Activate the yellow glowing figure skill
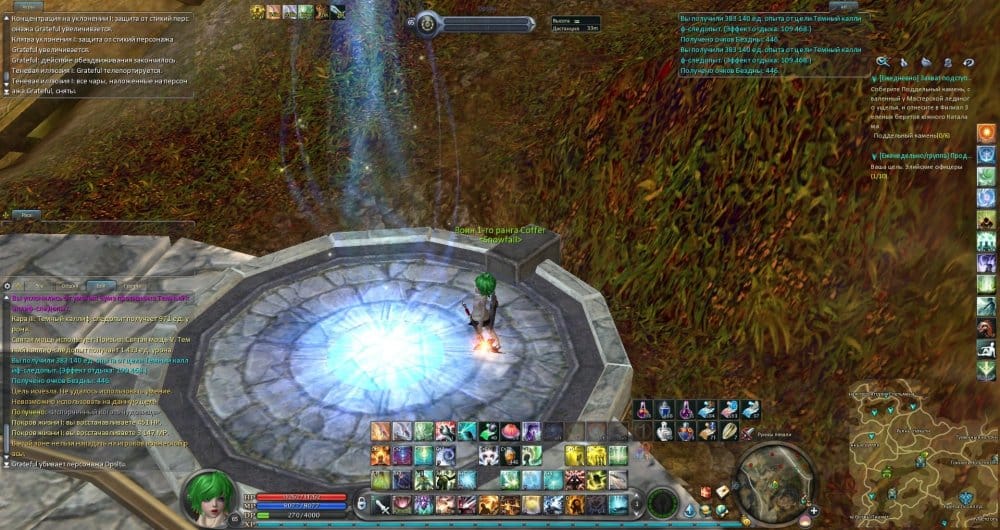 point(575,455)
